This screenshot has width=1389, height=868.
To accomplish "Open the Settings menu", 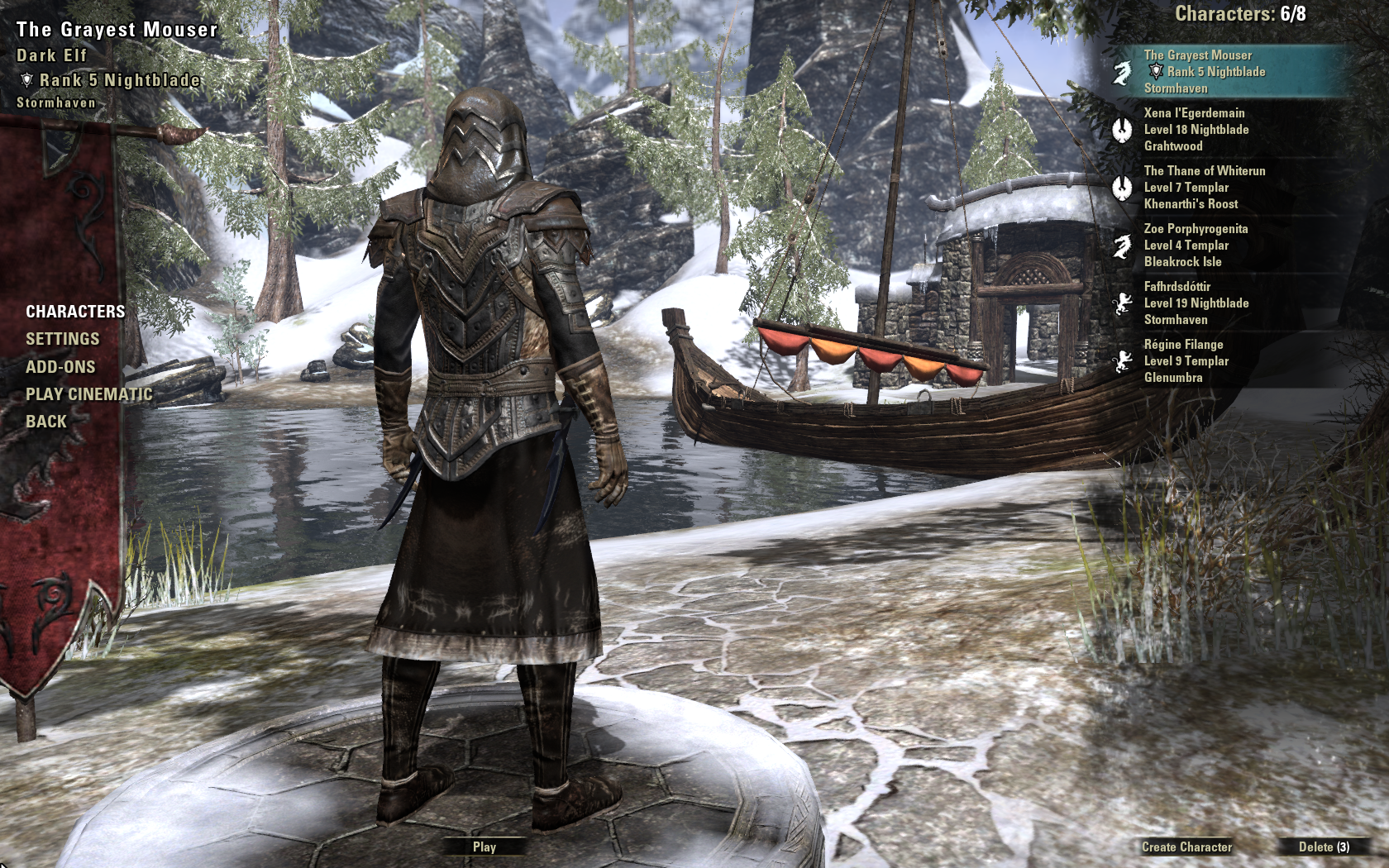I will tap(62, 339).
